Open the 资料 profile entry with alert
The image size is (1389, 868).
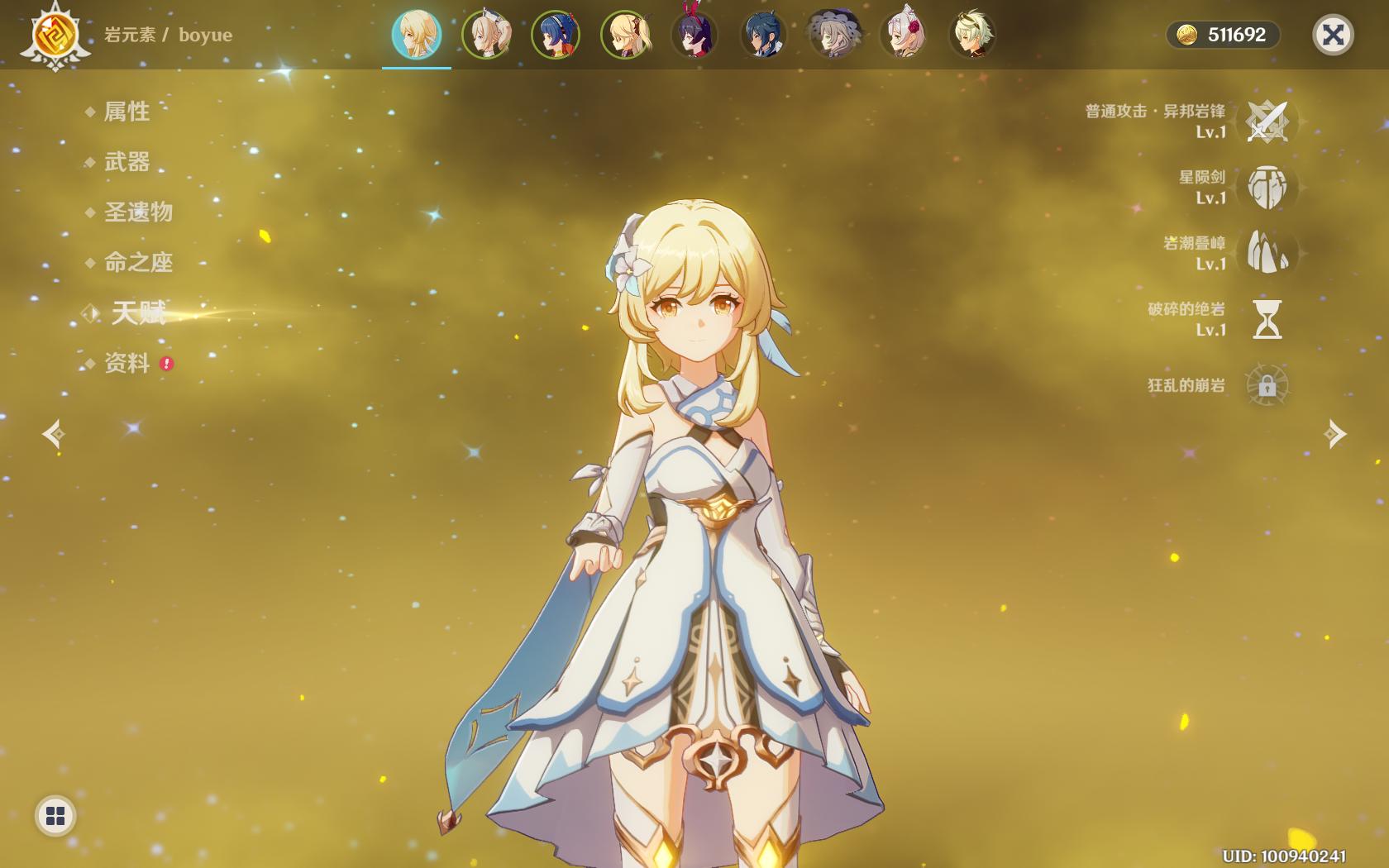[x=126, y=364]
